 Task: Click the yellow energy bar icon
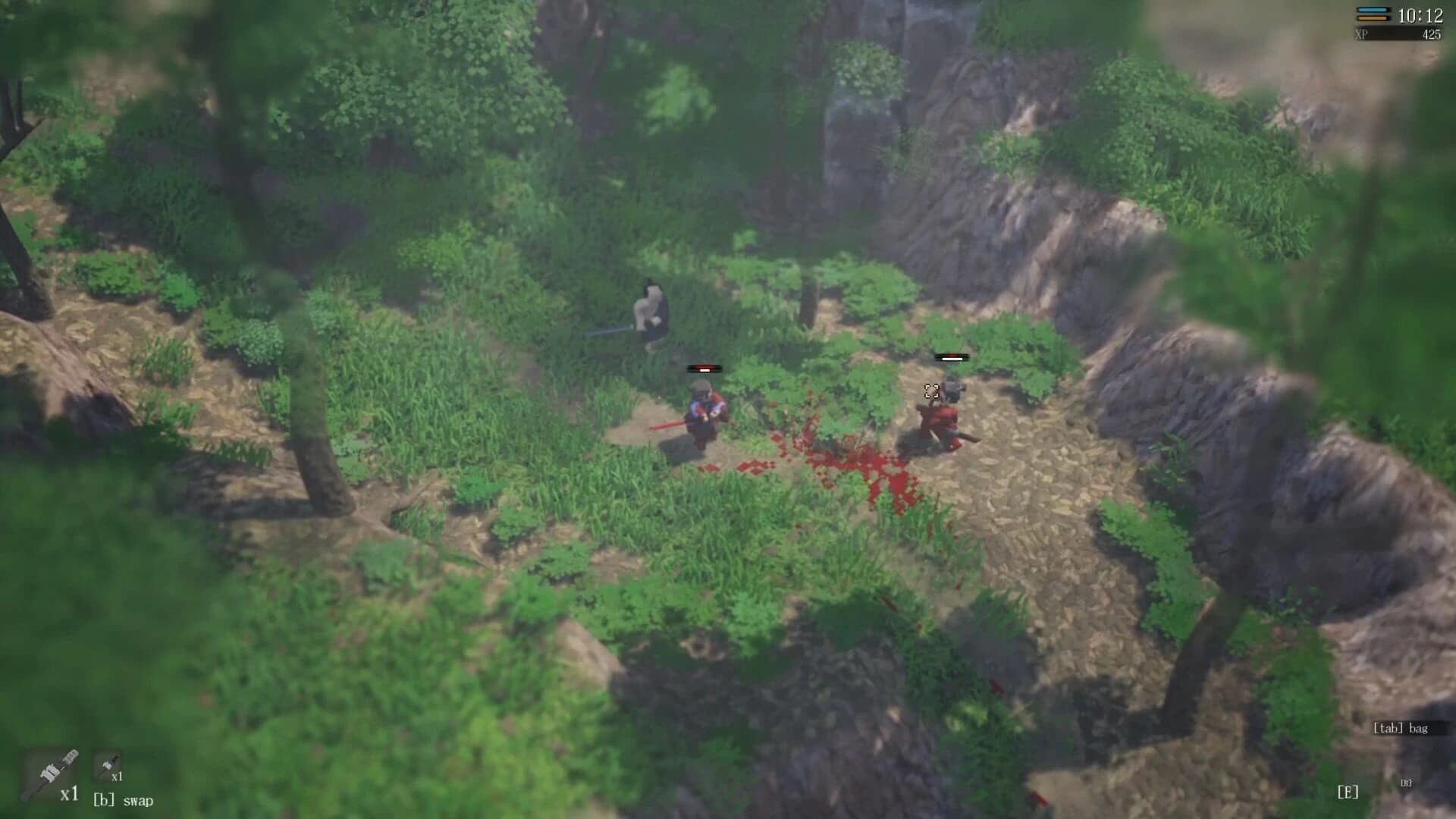pyautogui.click(x=1372, y=18)
